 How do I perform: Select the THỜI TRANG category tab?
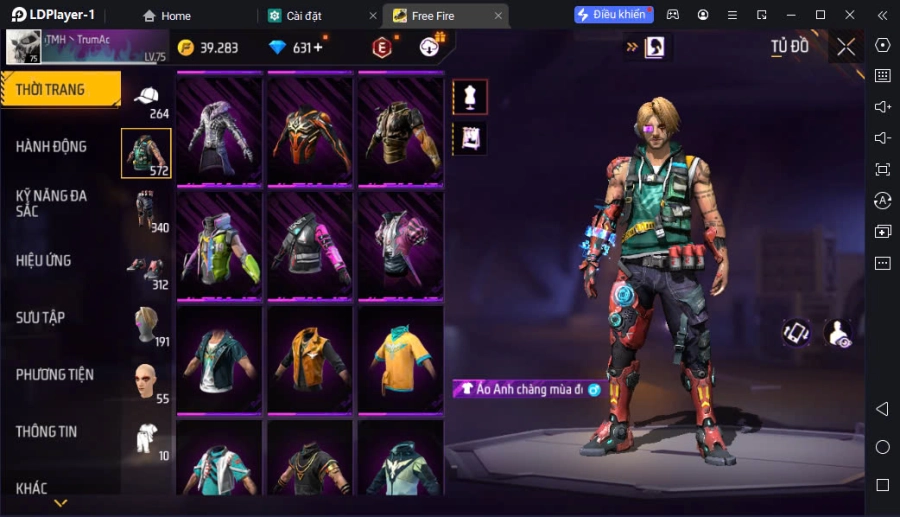pos(60,90)
